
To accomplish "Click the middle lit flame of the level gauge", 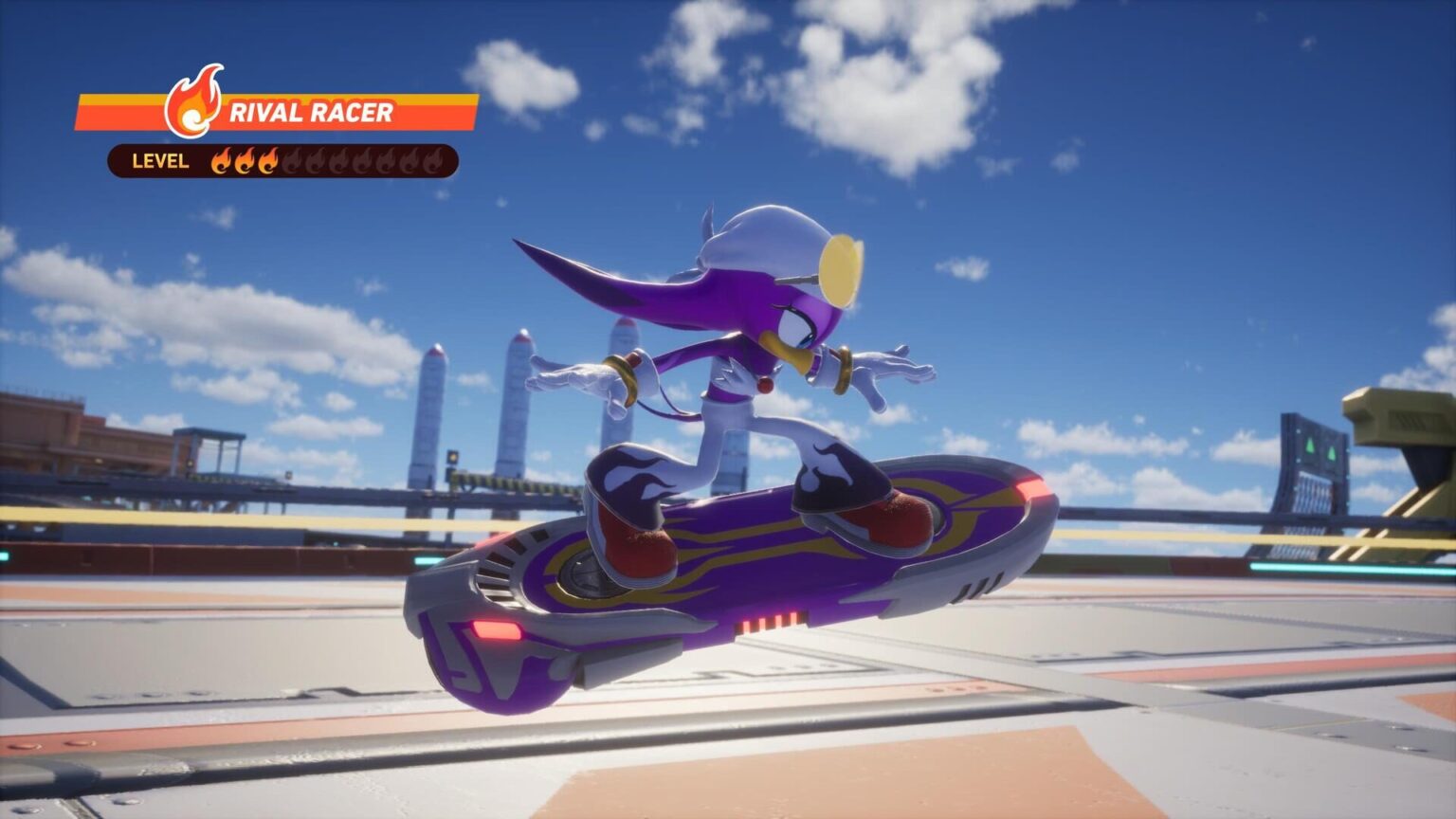I will click(x=245, y=161).
